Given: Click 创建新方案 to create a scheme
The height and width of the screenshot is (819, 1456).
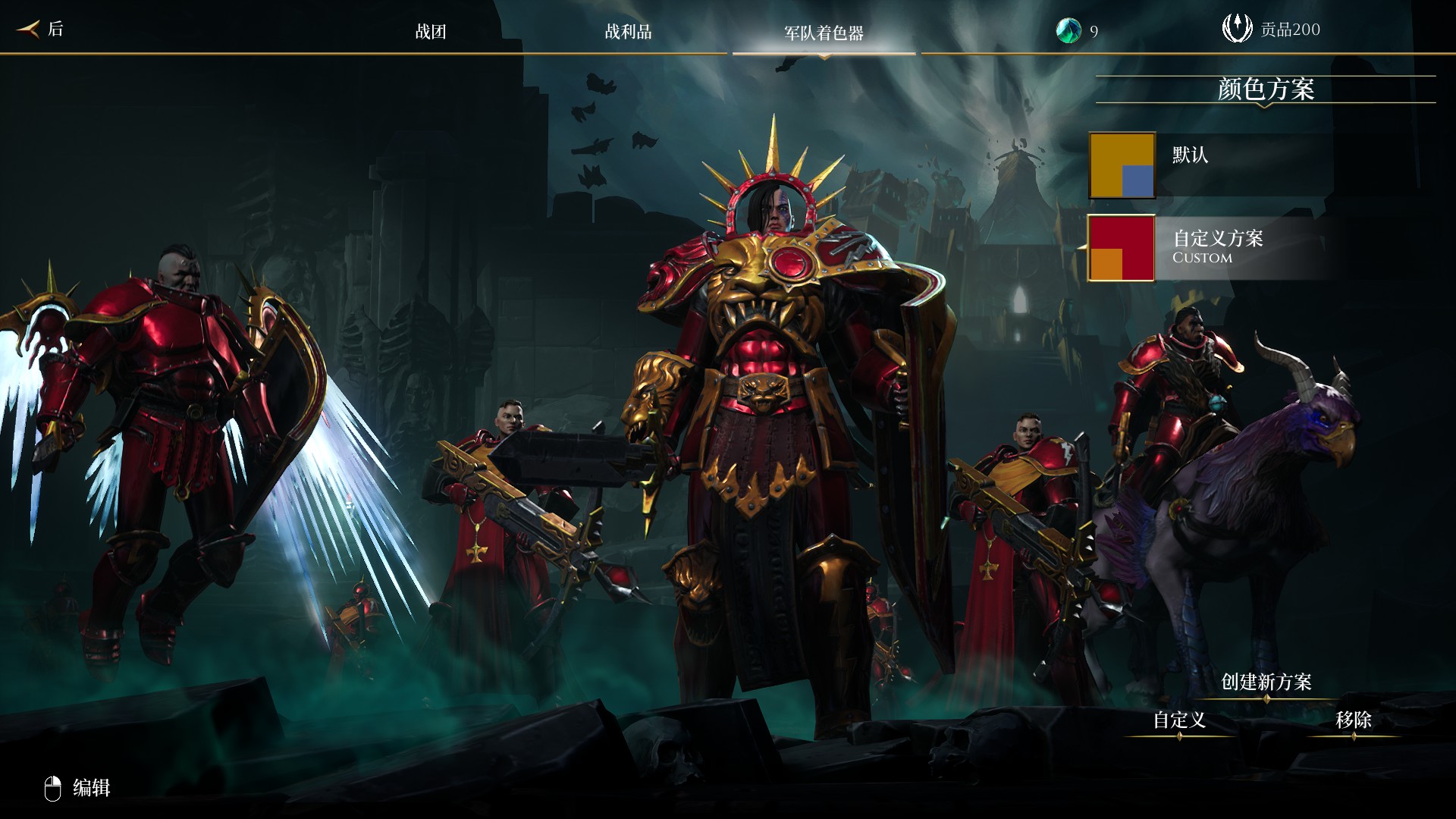Looking at the screenshot, I should pos(1266,682).
